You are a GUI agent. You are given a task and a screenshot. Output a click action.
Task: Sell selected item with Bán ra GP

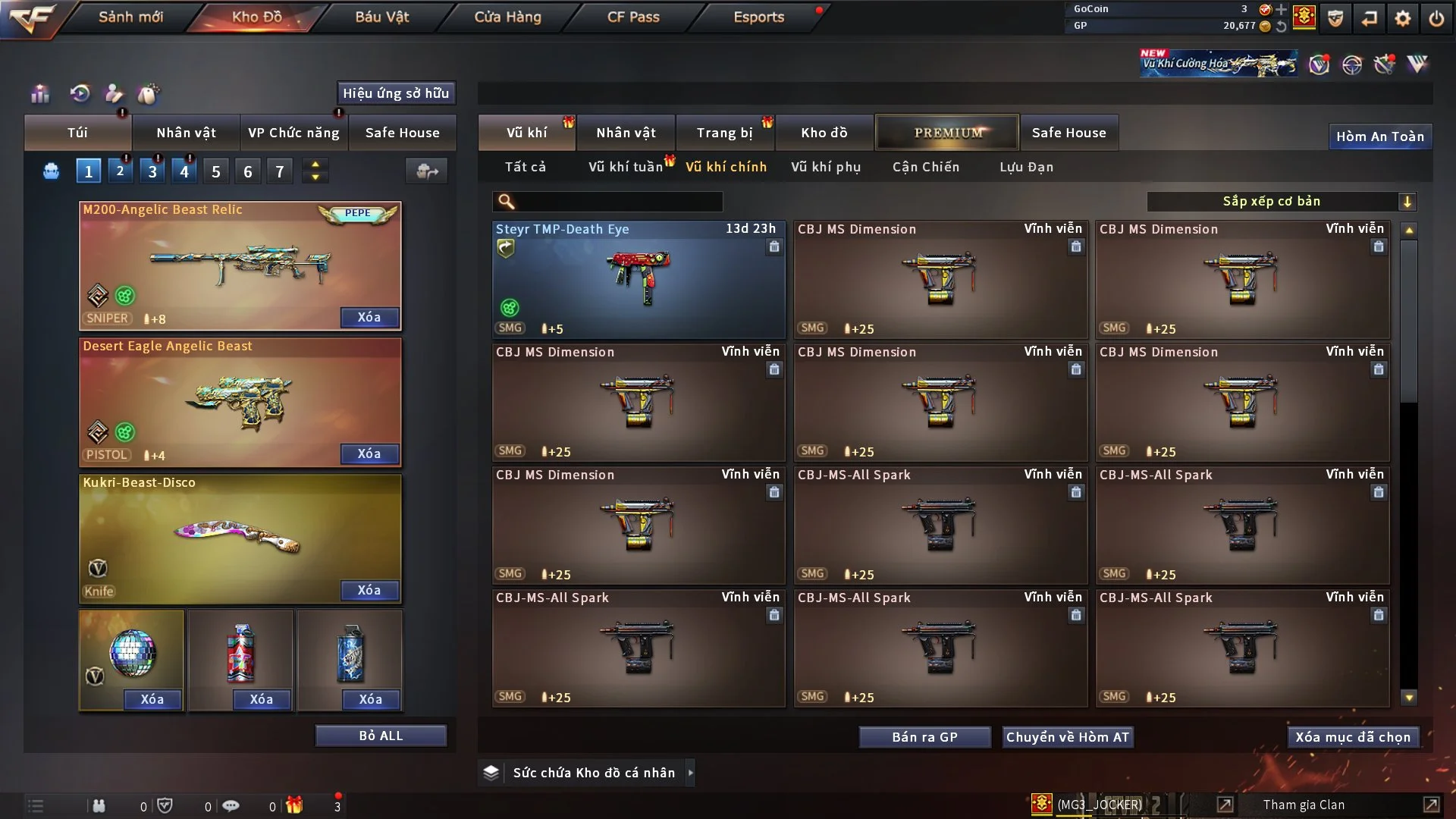pos(924,737)
